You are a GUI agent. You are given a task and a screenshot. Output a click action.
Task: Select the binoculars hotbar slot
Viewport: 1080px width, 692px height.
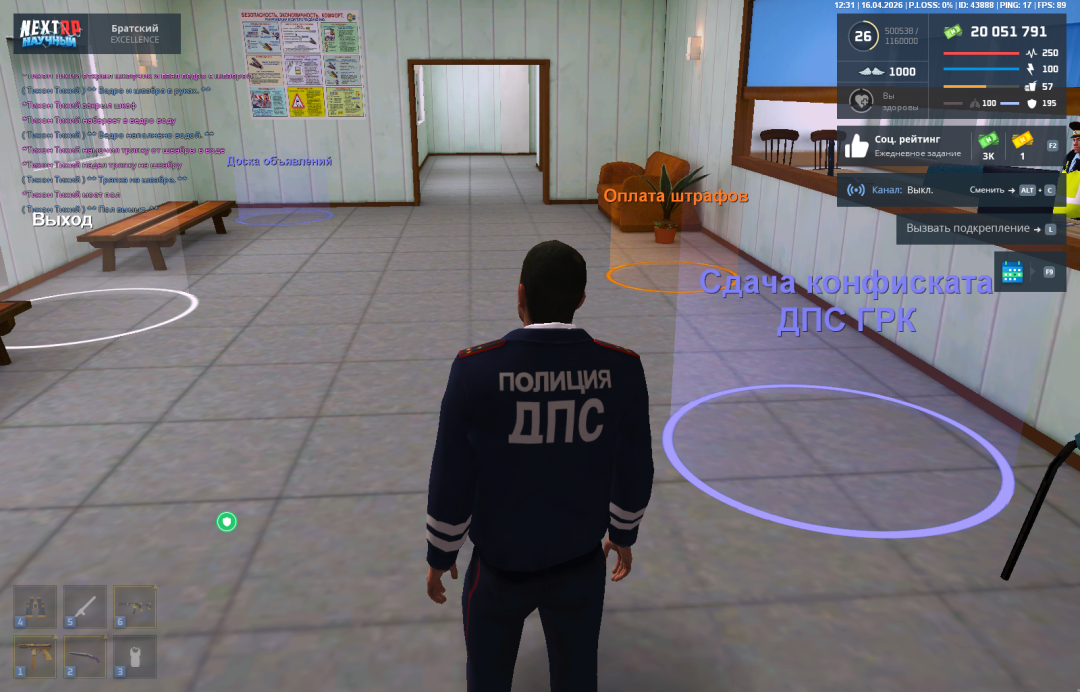pyautogui.click(x=35, y=606)
